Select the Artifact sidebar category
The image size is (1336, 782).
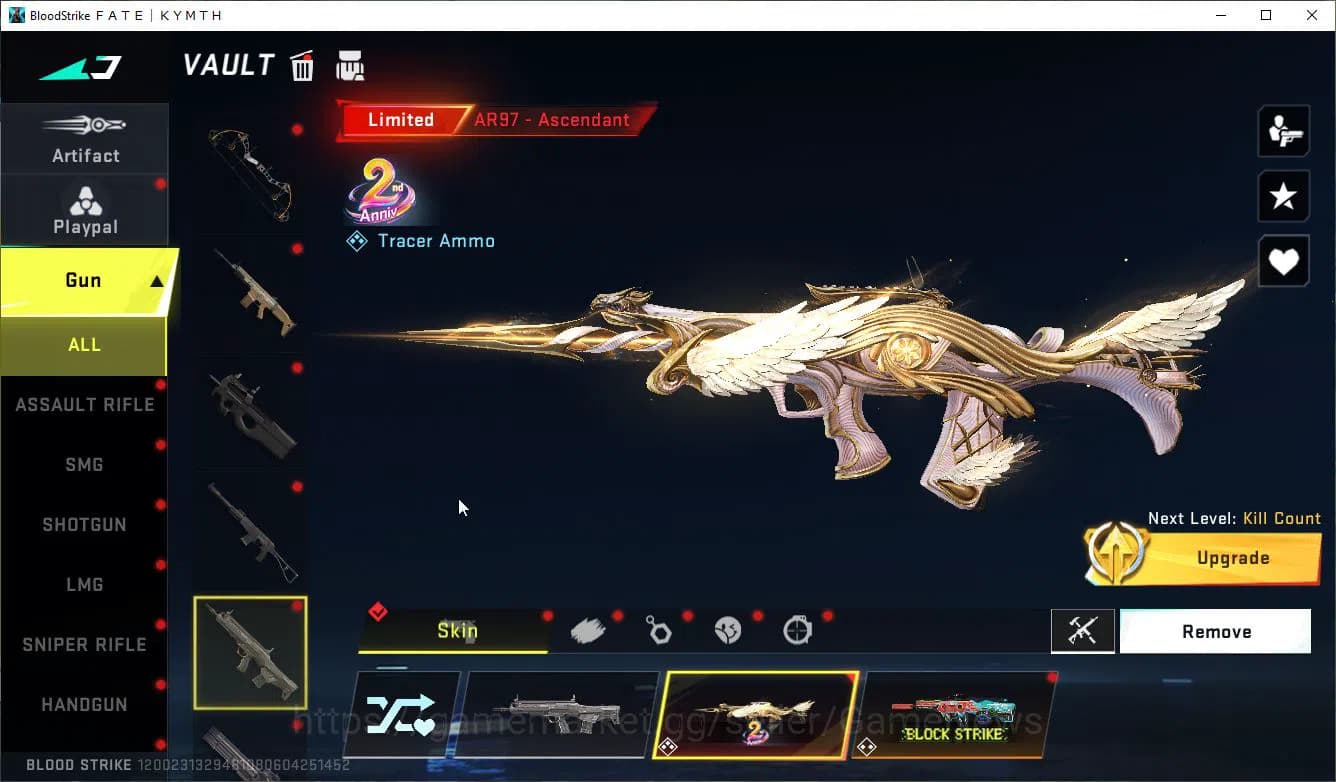(x=85, y=140)
